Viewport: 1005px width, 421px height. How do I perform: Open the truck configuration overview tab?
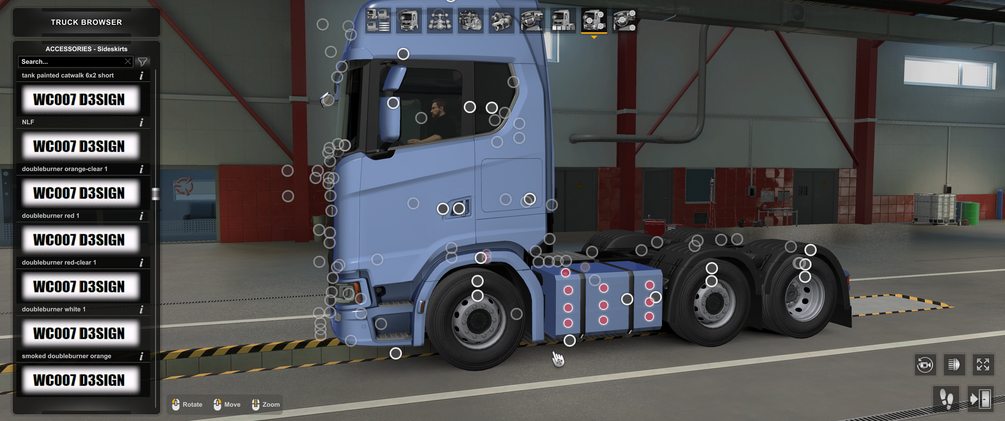tap(378, 20)
